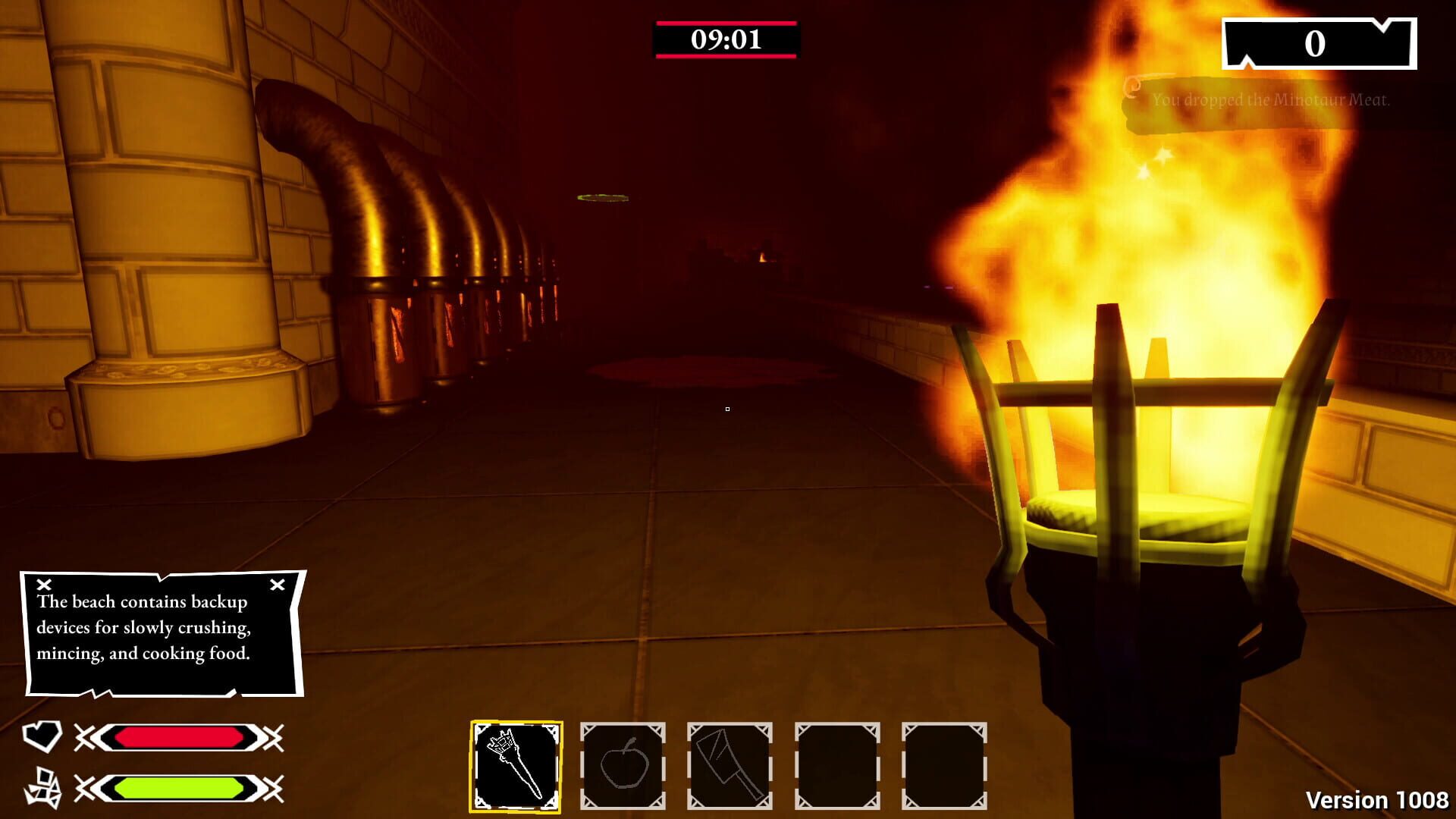Viewport: 1456px width, 819px height.
Task: Select the cleaver in the third hotbar slot
Action: click(730, 766)
